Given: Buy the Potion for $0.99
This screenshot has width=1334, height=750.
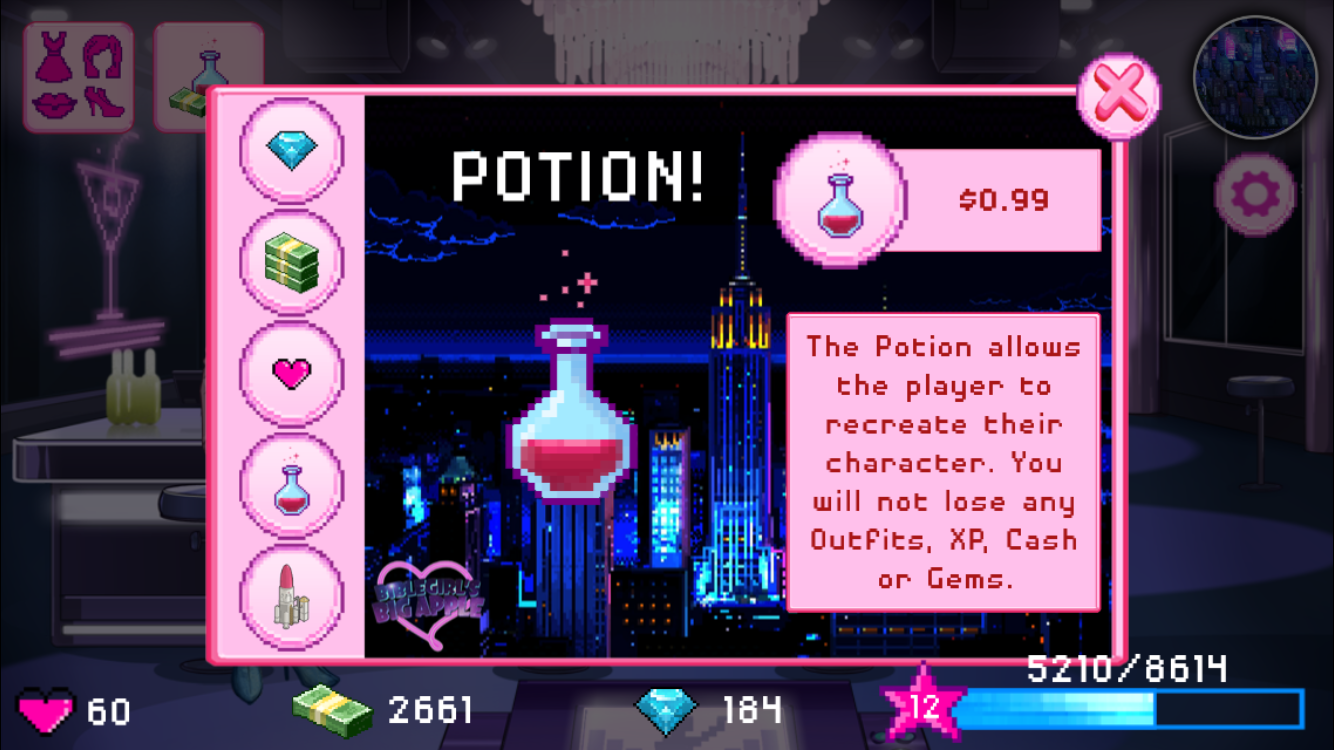Looking at the screenshot, I should [x=940, y=200].
